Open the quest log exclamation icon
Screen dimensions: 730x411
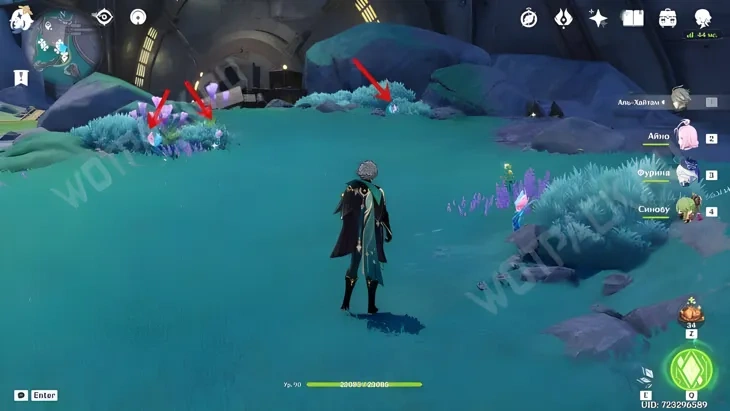point(21,77)
